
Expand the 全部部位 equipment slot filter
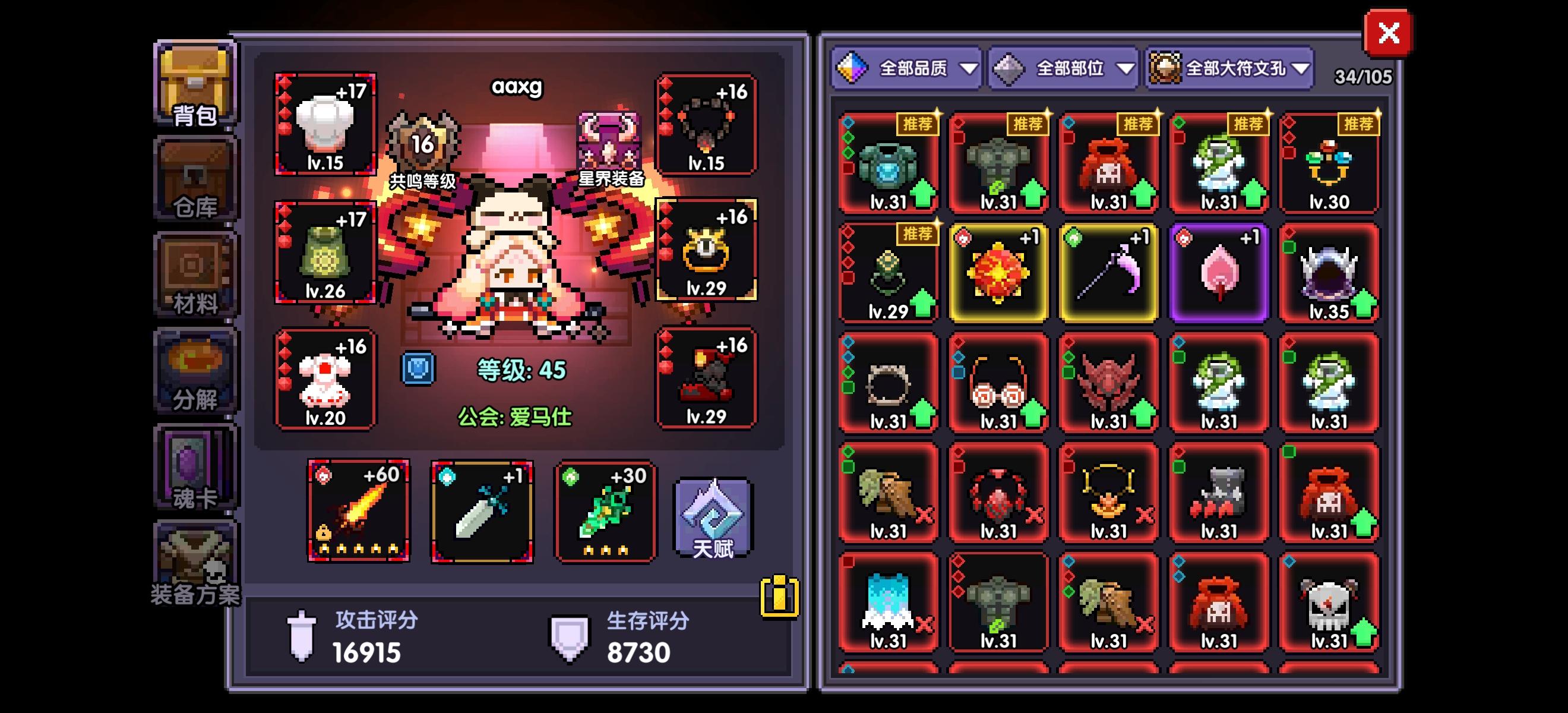[1063, 69]
